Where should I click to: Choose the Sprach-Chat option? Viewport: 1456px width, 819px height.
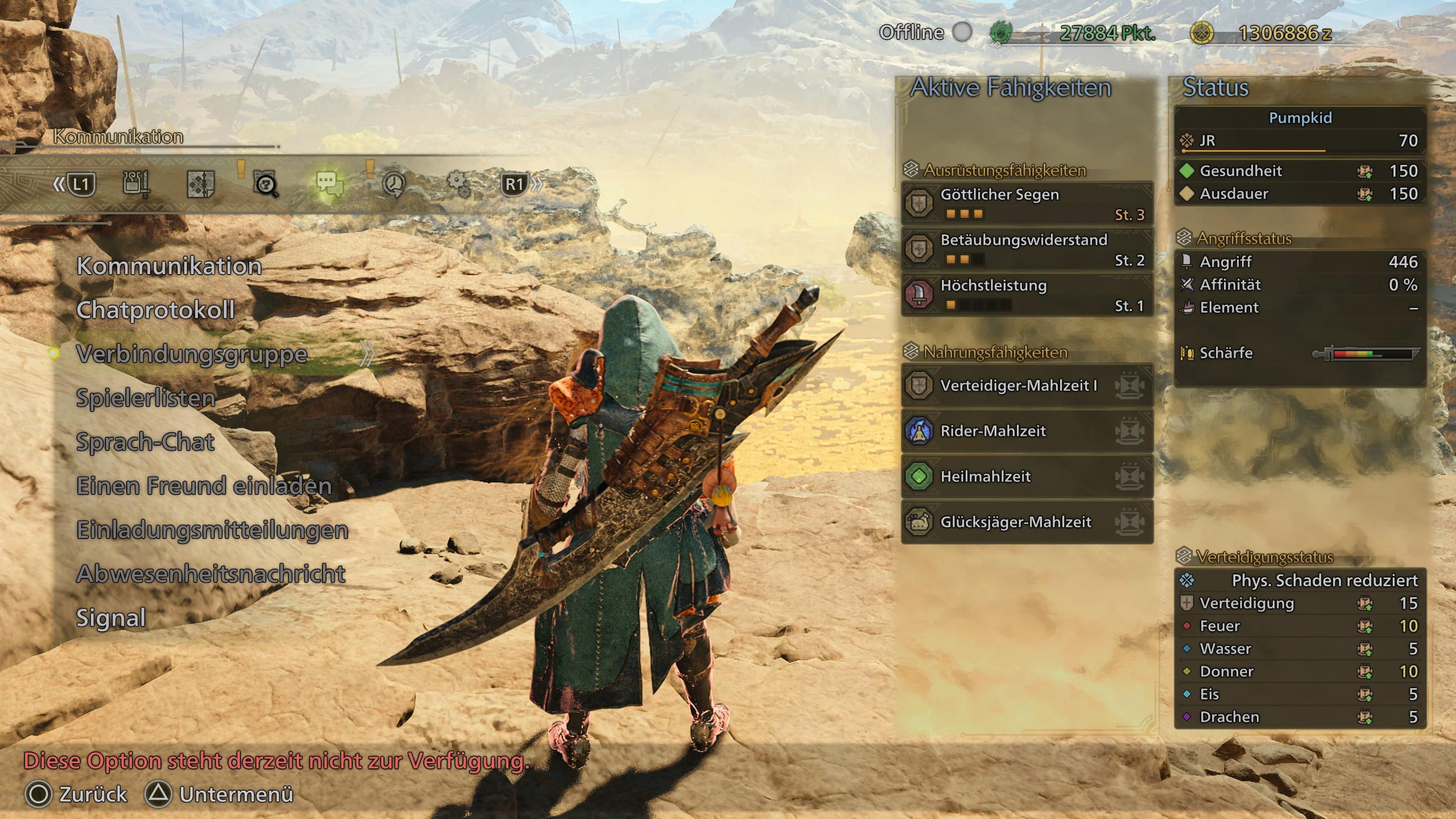145,442
